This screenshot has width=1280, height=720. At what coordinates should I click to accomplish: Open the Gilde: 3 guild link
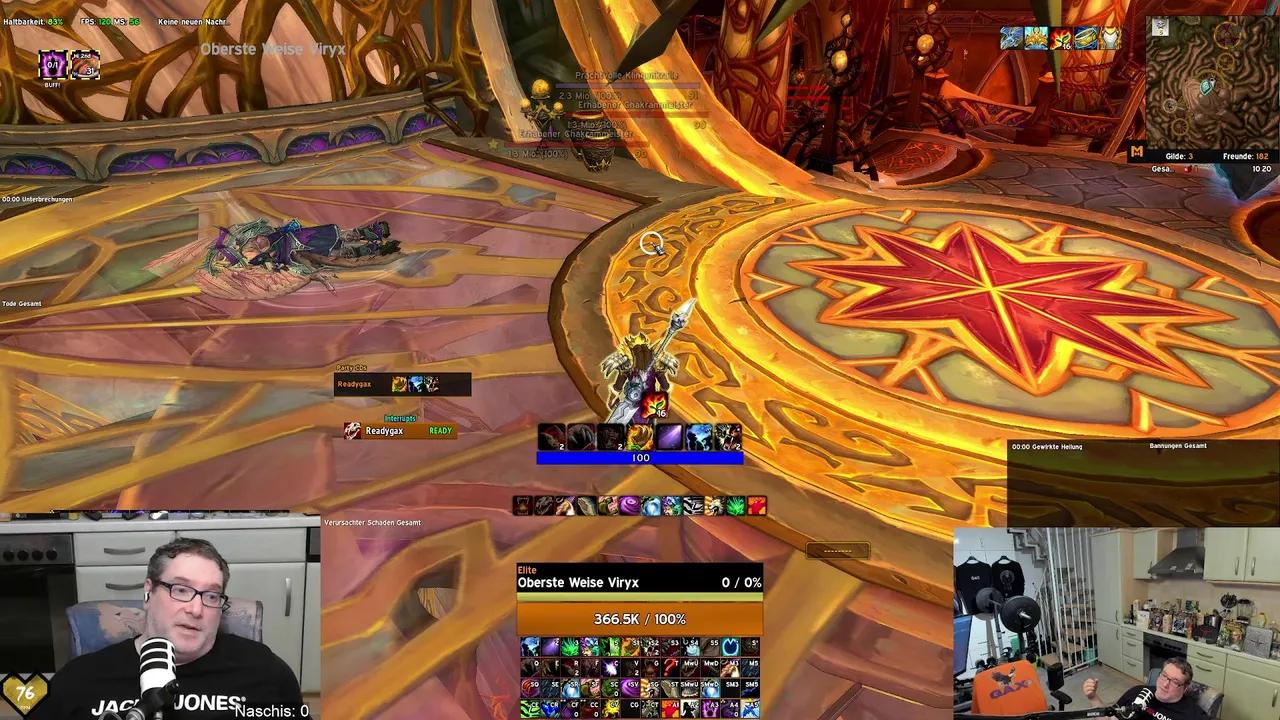pyautogui.click(x=1180, y=156)
